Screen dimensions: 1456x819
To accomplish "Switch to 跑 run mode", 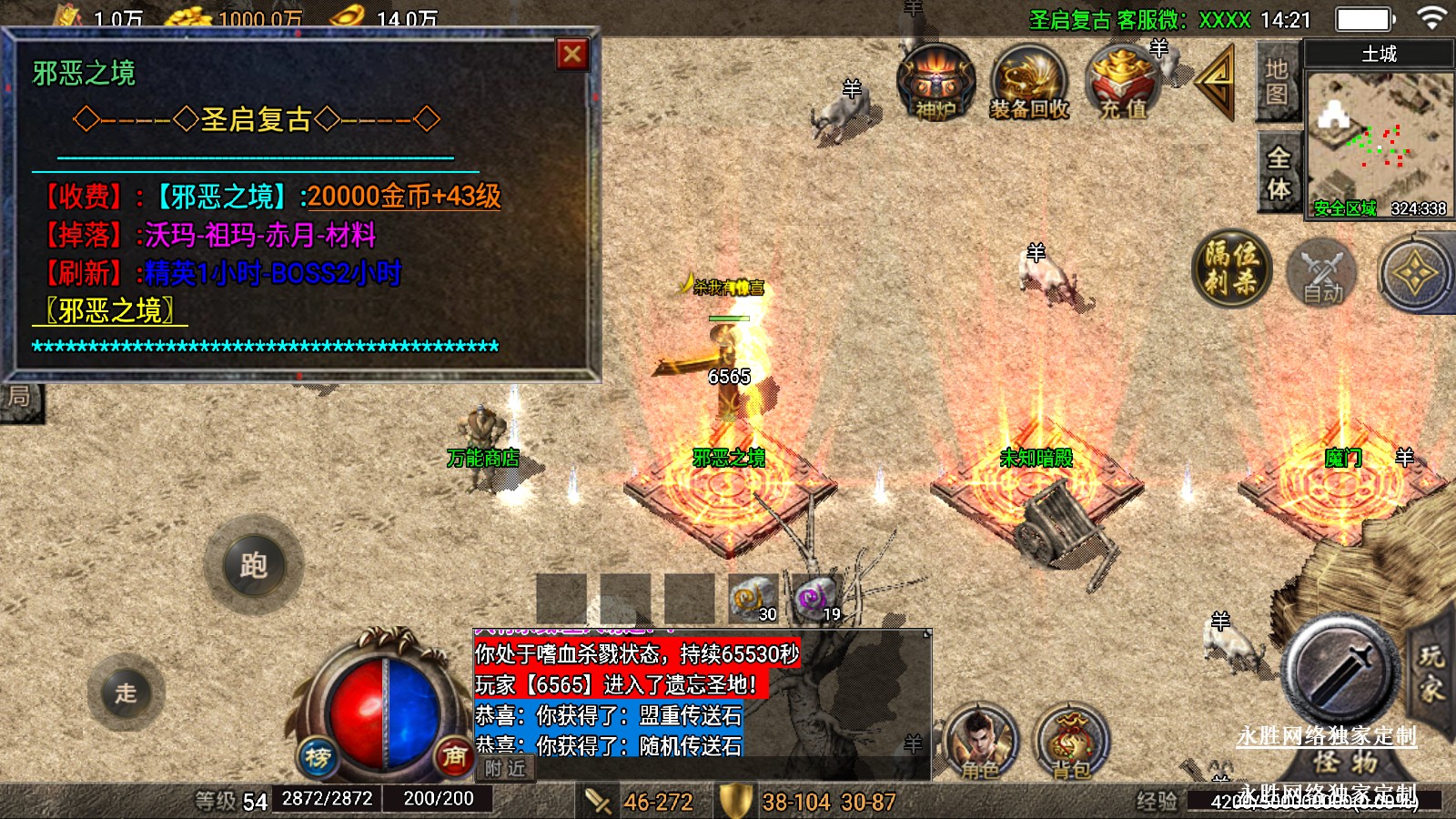I will [x=253, y=565].
